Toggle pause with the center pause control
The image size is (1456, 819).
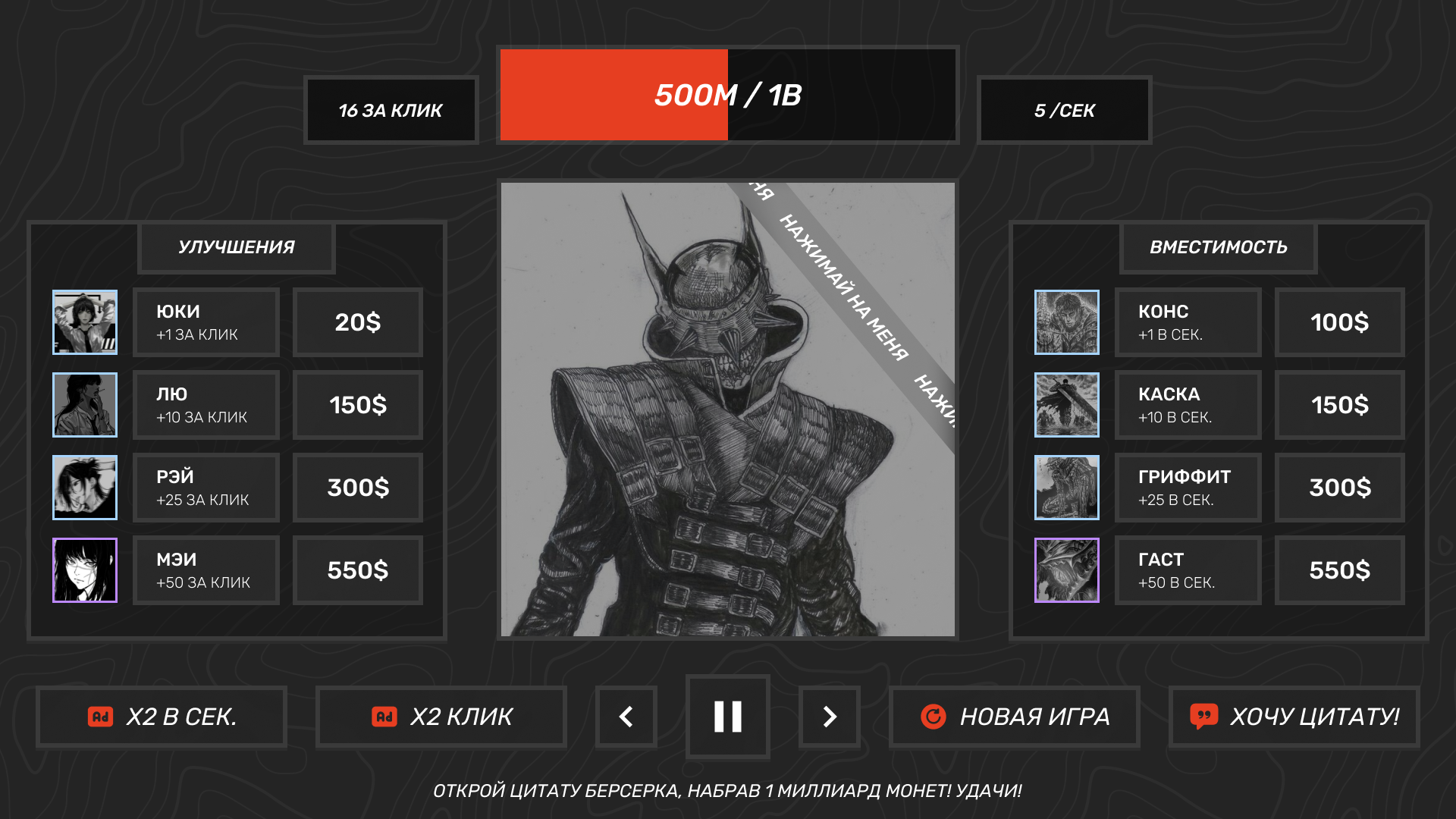(x=727, y=717)
